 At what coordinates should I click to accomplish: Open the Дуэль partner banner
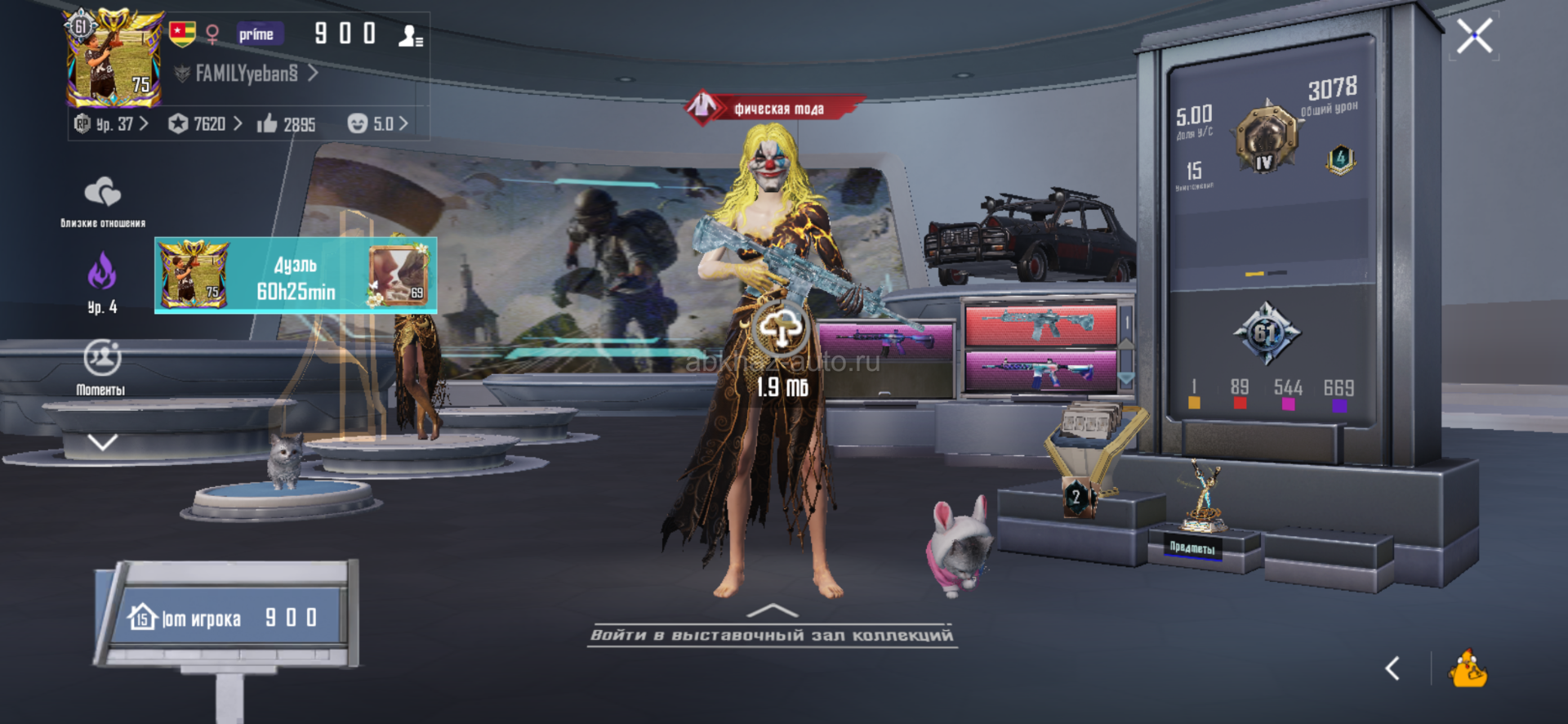tap(296, 276)
